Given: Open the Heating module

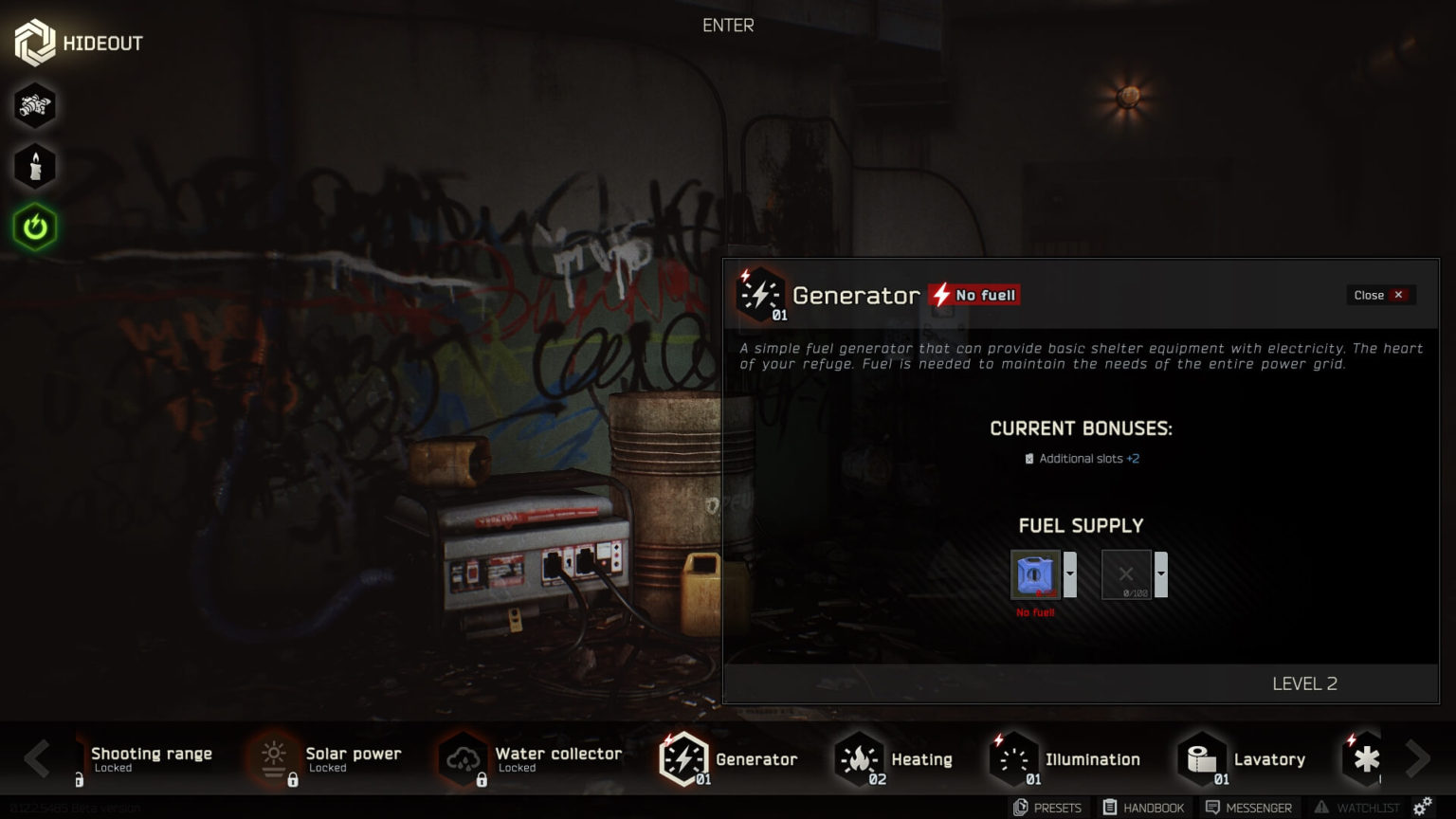Looking at the screenshot, I should tap(894, 759).
